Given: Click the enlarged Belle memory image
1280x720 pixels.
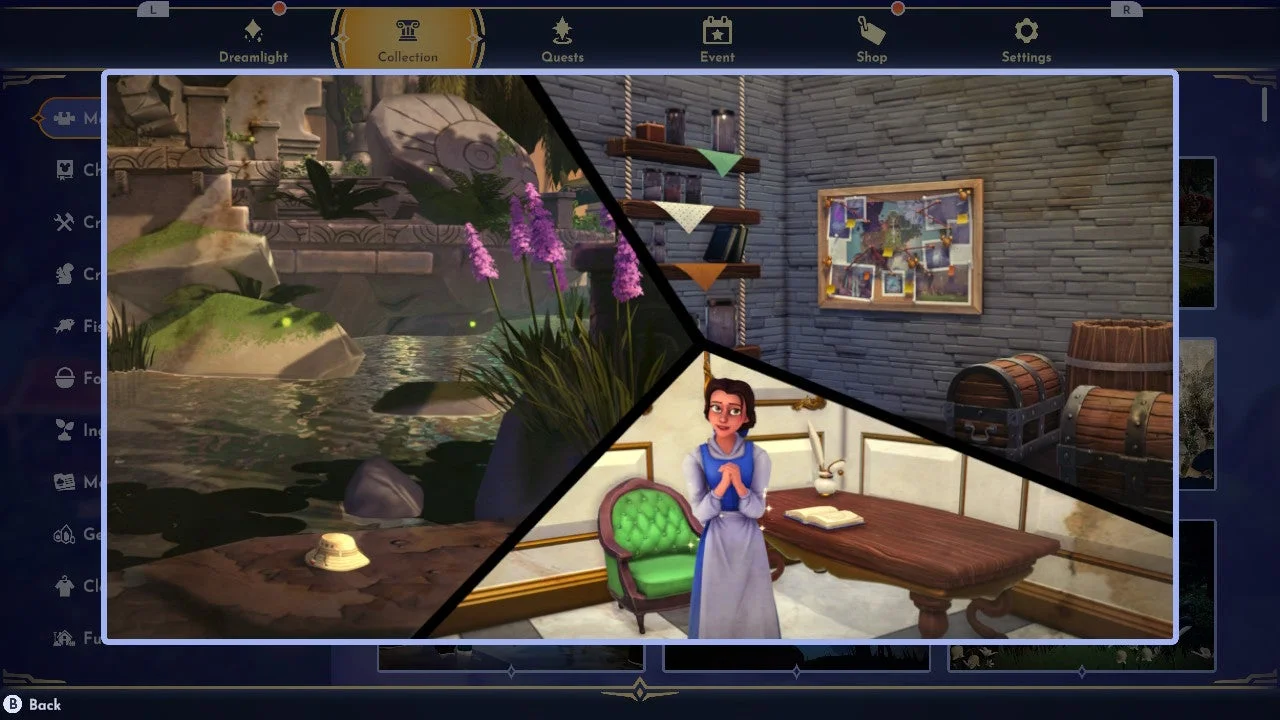Looking at the screenshot, I should [x=640, y=356].
